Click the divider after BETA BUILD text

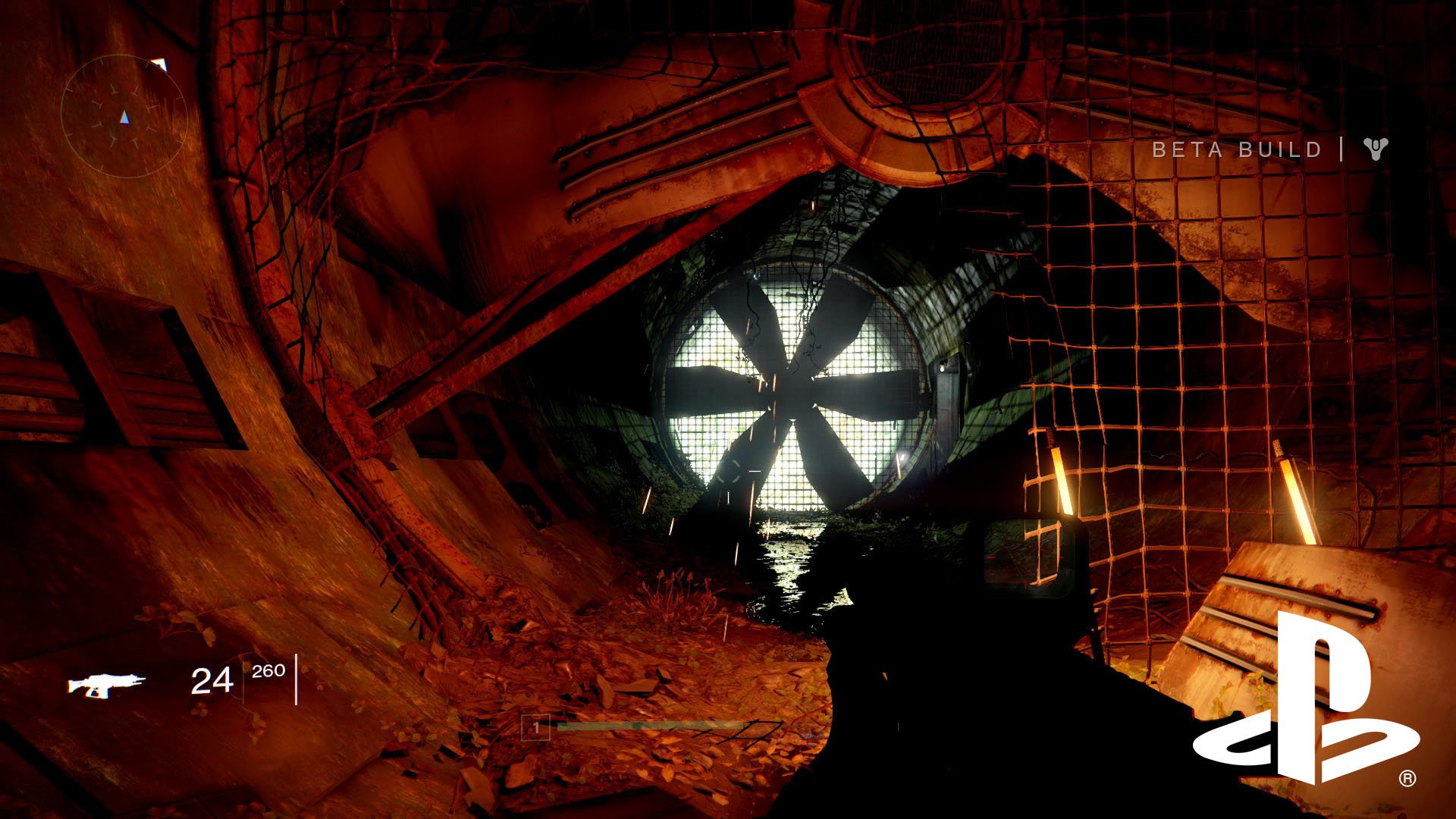click(x=1340, y=149)
